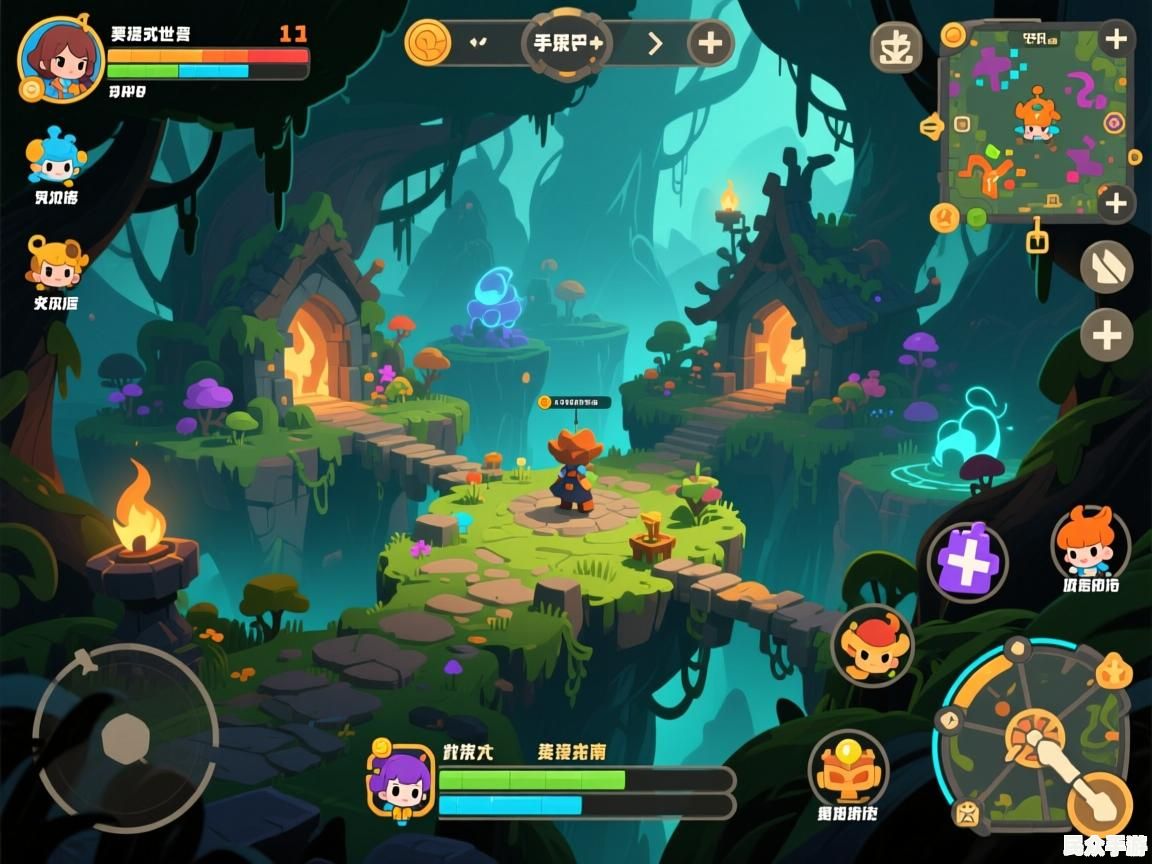Click the grey round plus button
The width and height of the screenshot is (1152, 864).
click(x=1106, y=335)
